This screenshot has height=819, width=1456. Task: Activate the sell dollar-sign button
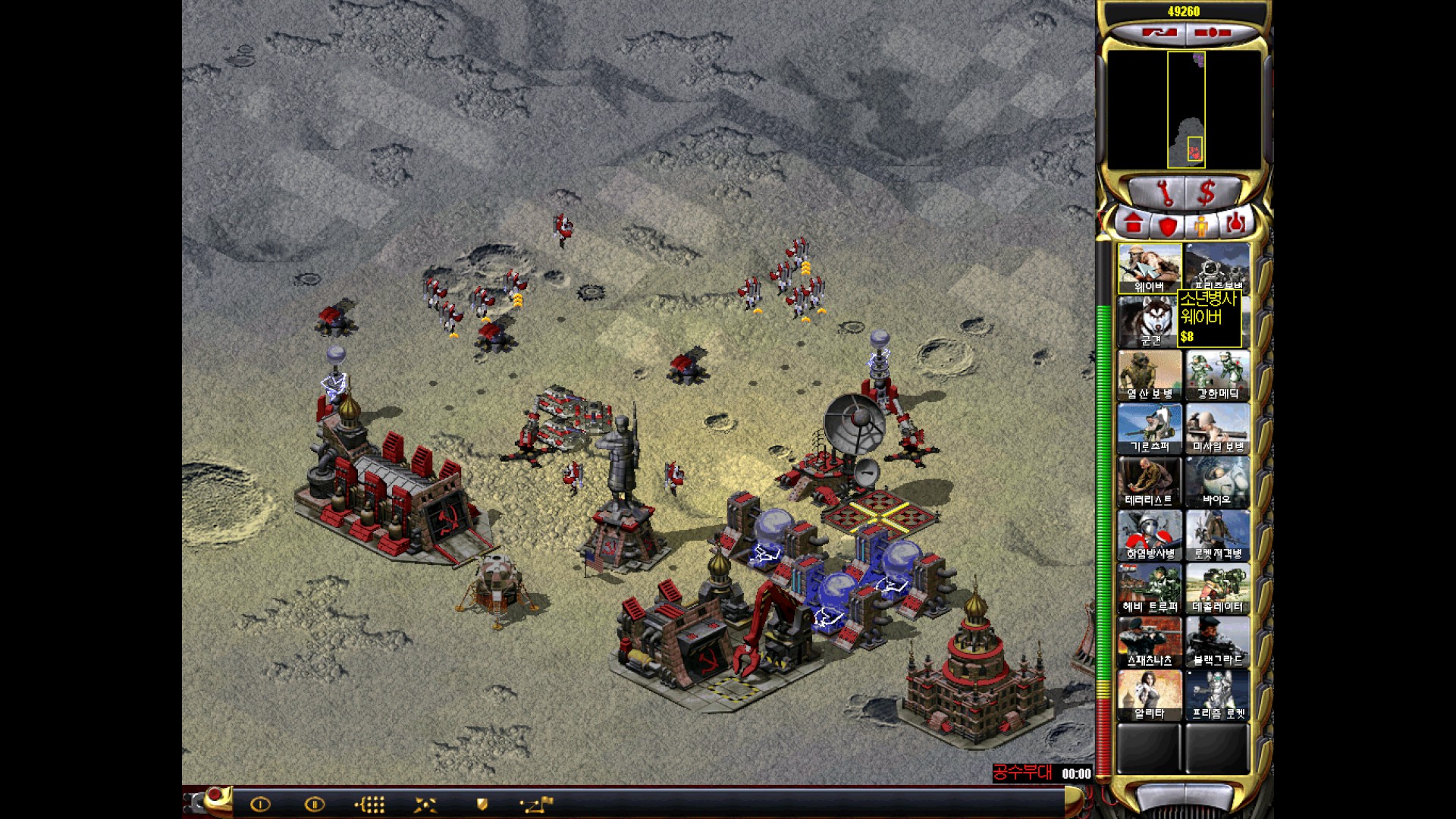coord(1207,193)
